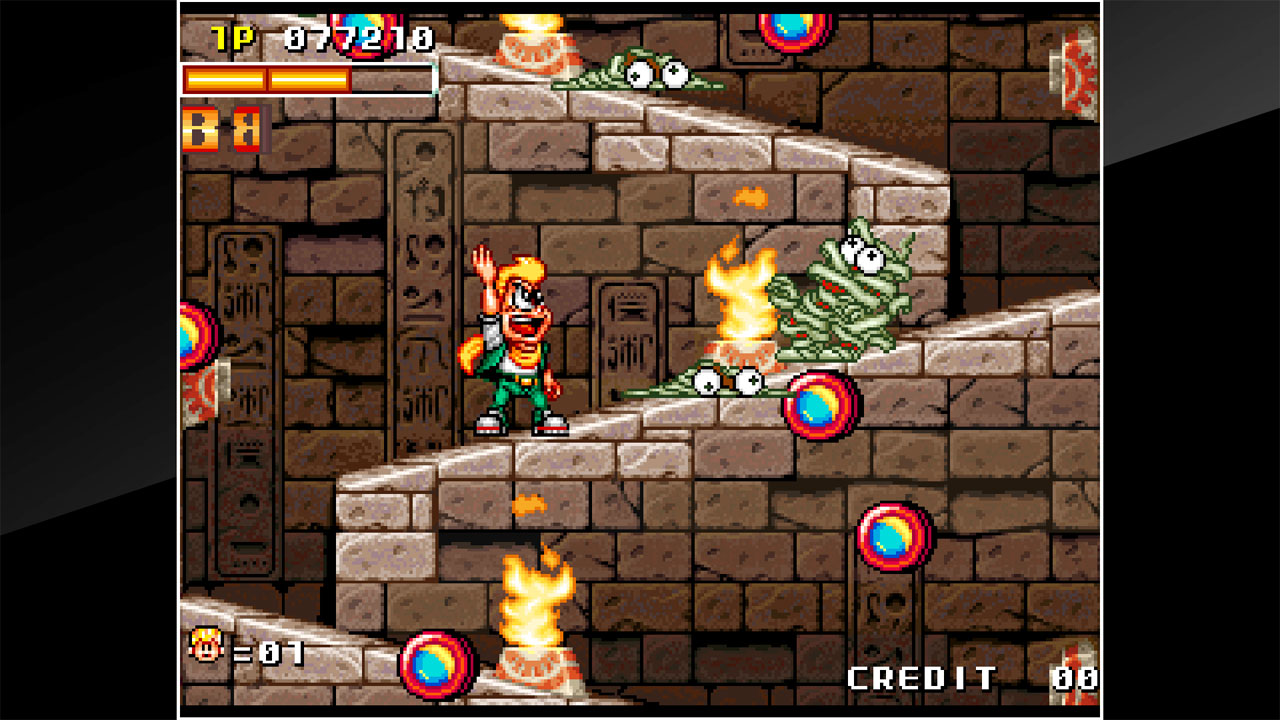This screenshot has width=1280, height=720.
Task: Select the red-haired player character on the stairs
Action: tap(520, 340)
